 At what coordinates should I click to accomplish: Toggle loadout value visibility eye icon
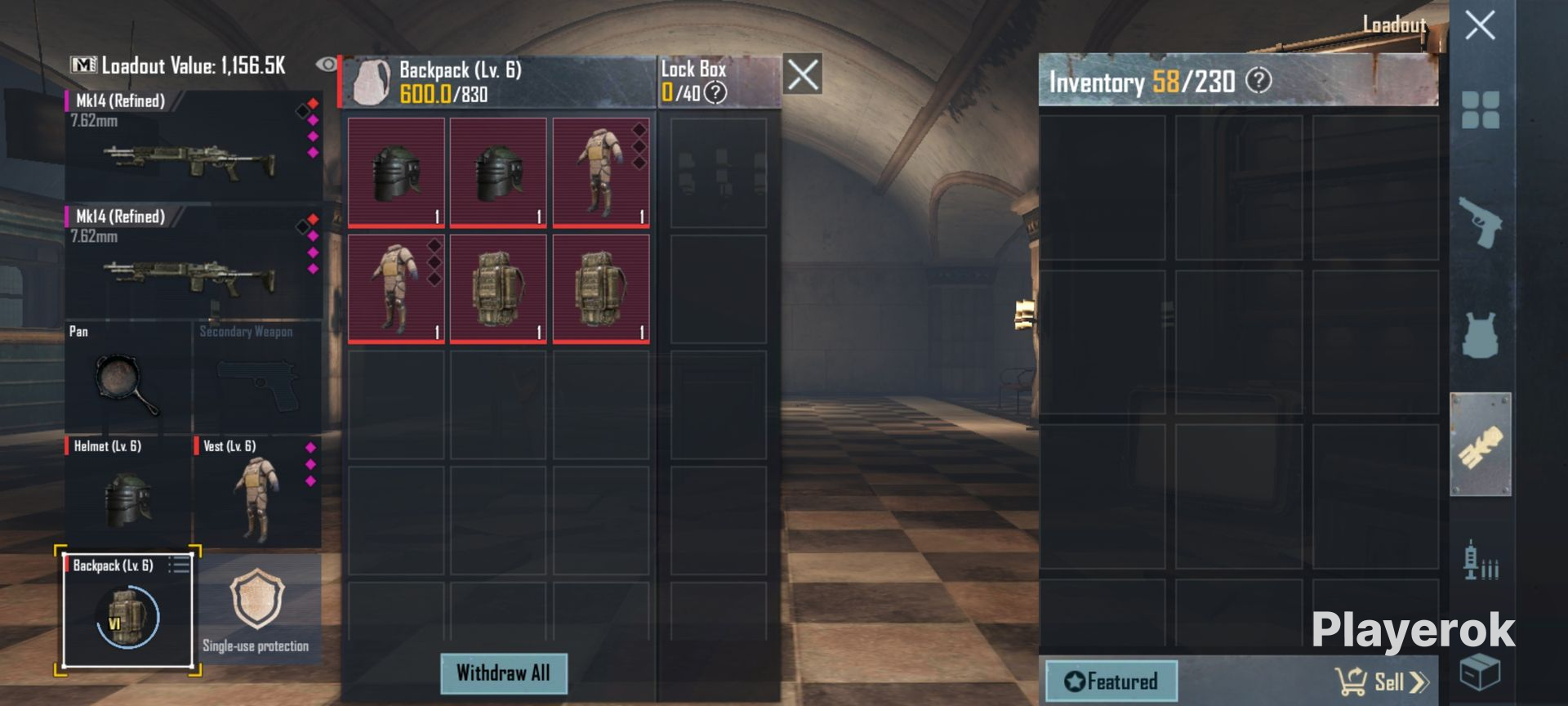pyautogui.click(x=327, y=65)
